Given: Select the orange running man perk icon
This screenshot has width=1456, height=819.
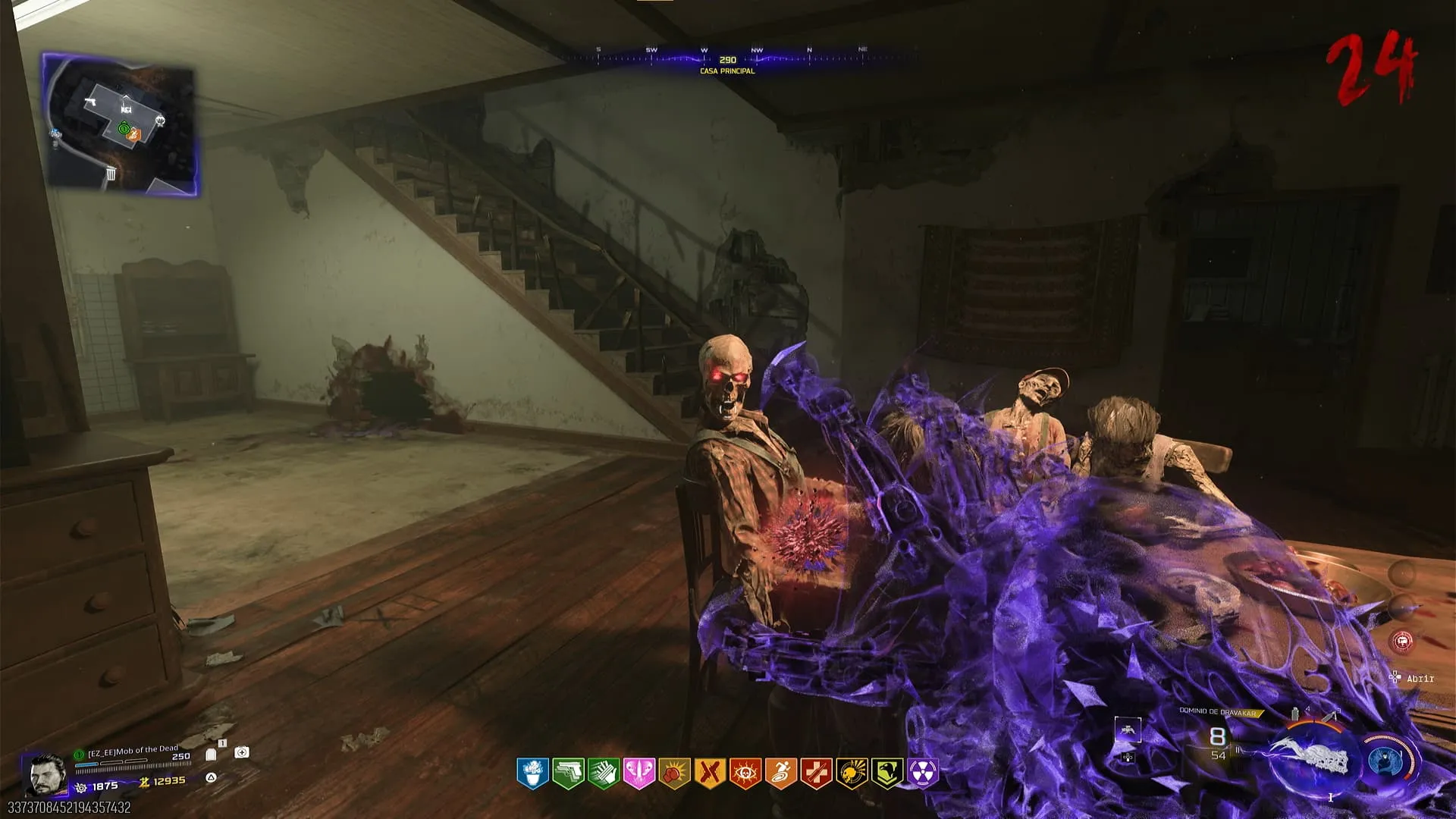Looking at the screenshot, I should (780, 773).
